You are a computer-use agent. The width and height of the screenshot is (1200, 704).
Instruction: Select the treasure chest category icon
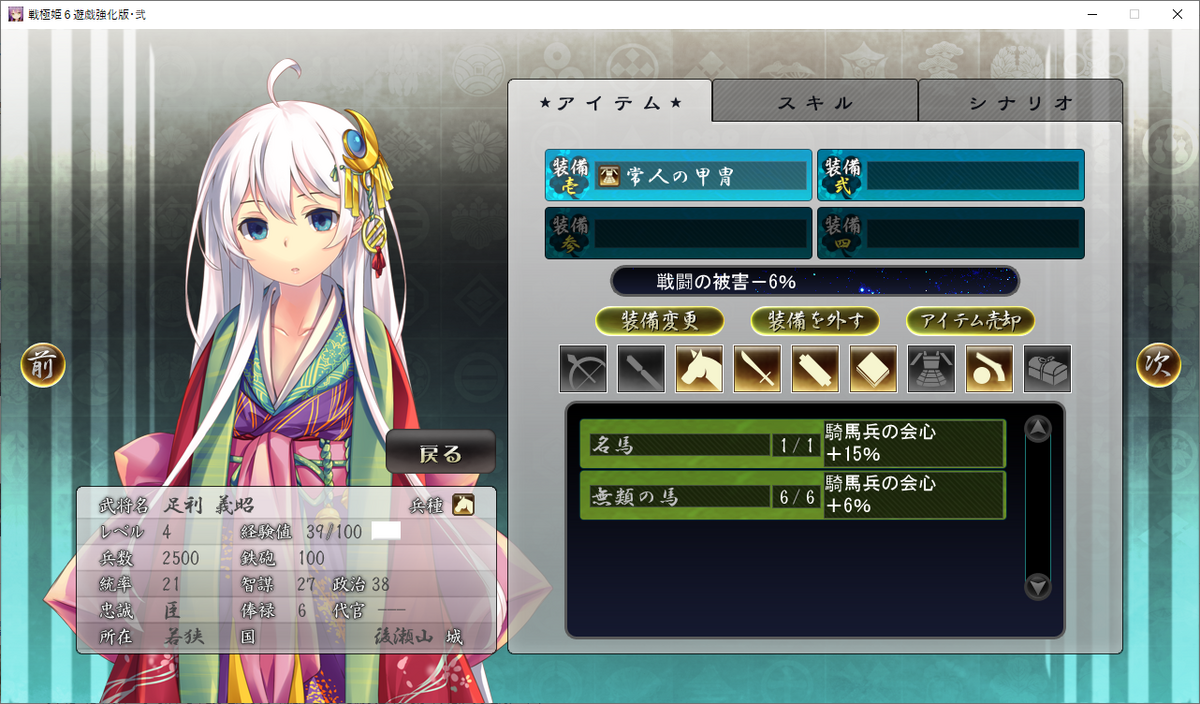[1047, 369]
